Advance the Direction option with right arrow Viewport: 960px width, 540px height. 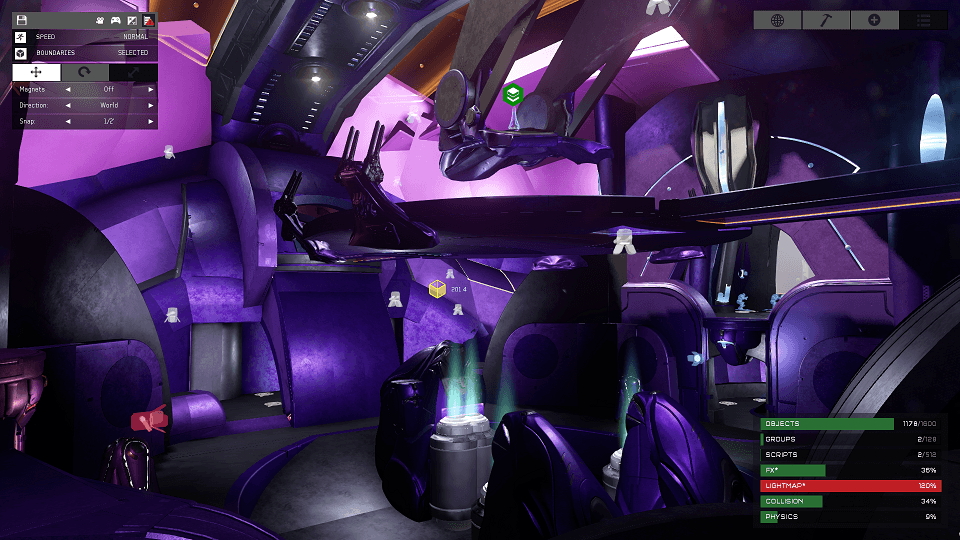click(151, 105)
